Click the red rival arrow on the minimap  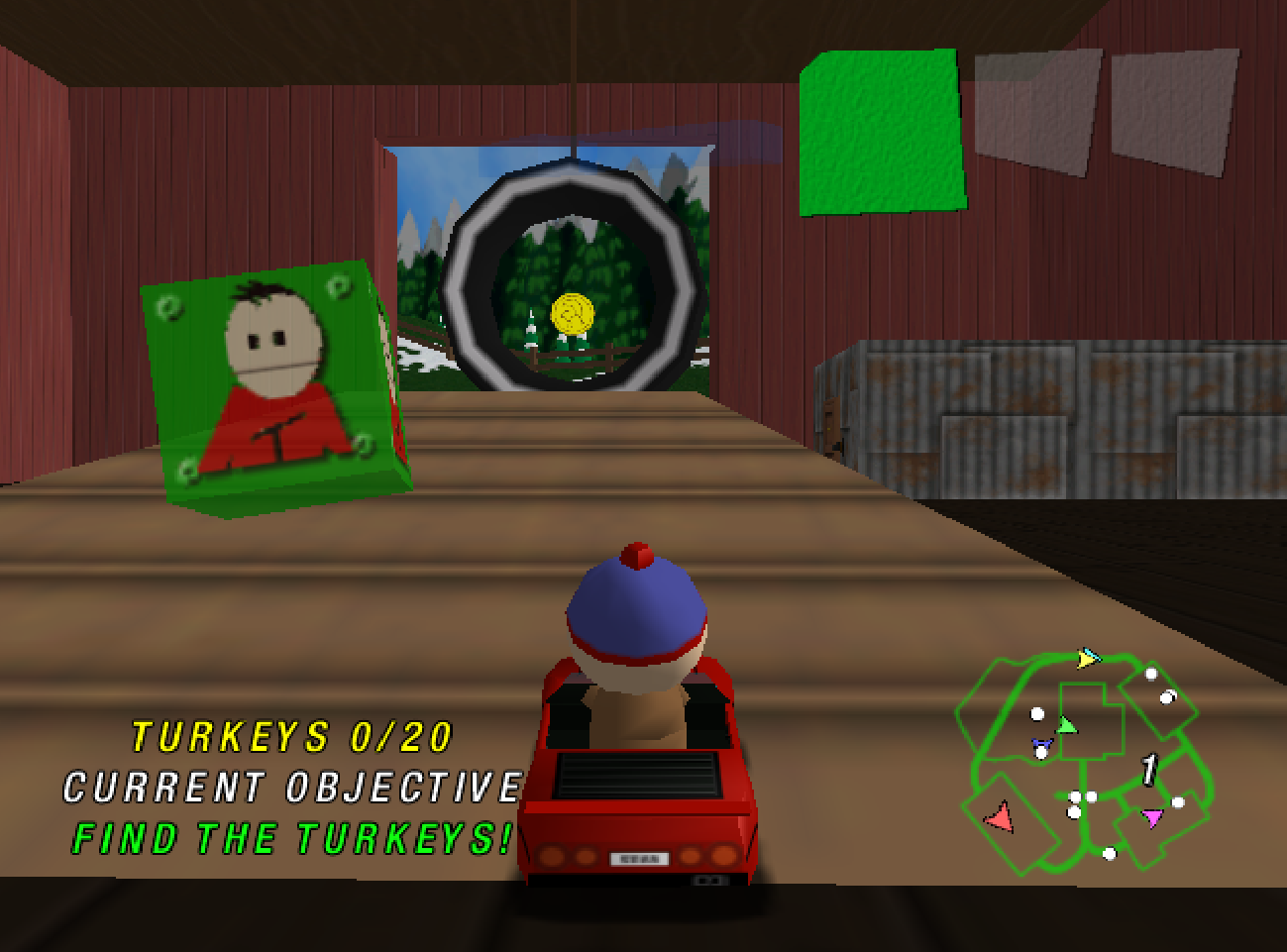point(1000,818)
